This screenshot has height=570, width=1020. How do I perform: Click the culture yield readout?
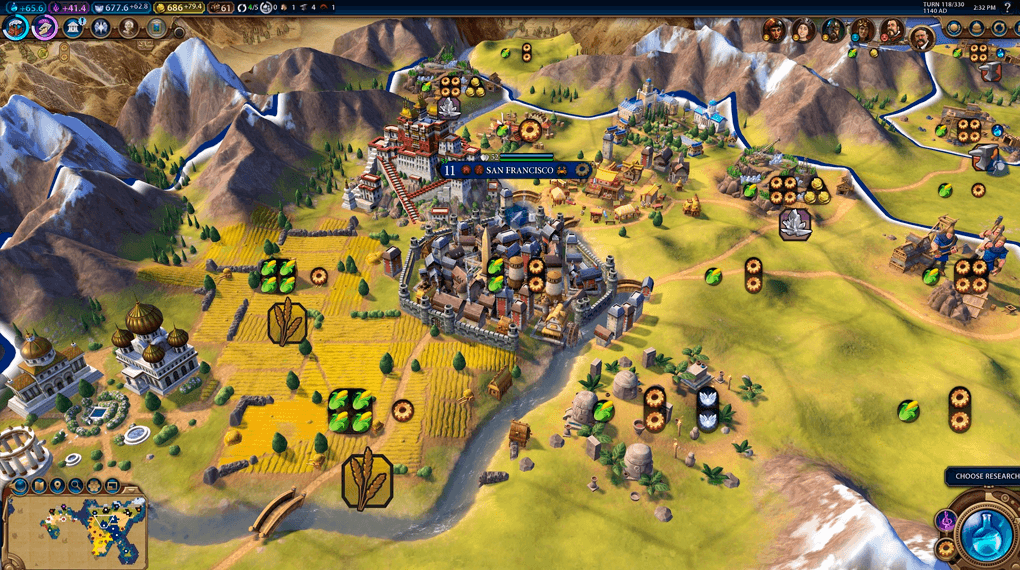coord(71,7)
